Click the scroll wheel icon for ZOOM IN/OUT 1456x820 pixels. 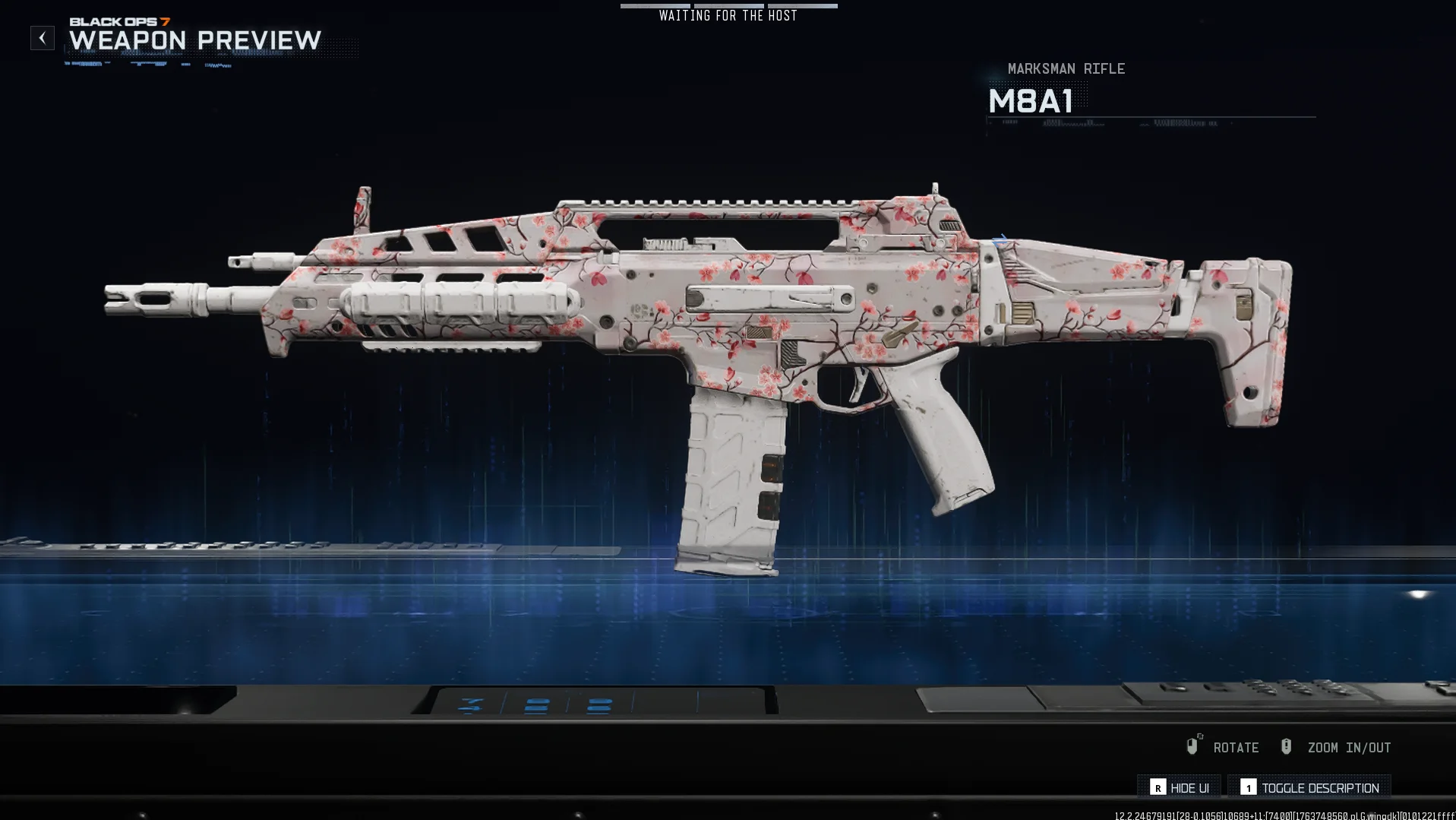[x=1287, y=746]
